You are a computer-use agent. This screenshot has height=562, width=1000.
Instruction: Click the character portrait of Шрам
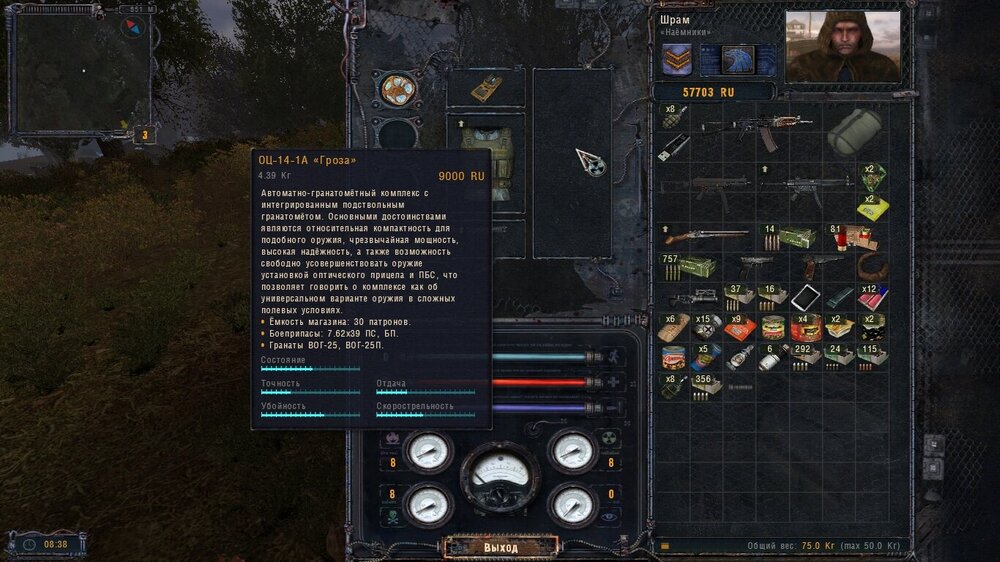click(x=842, y=46)
